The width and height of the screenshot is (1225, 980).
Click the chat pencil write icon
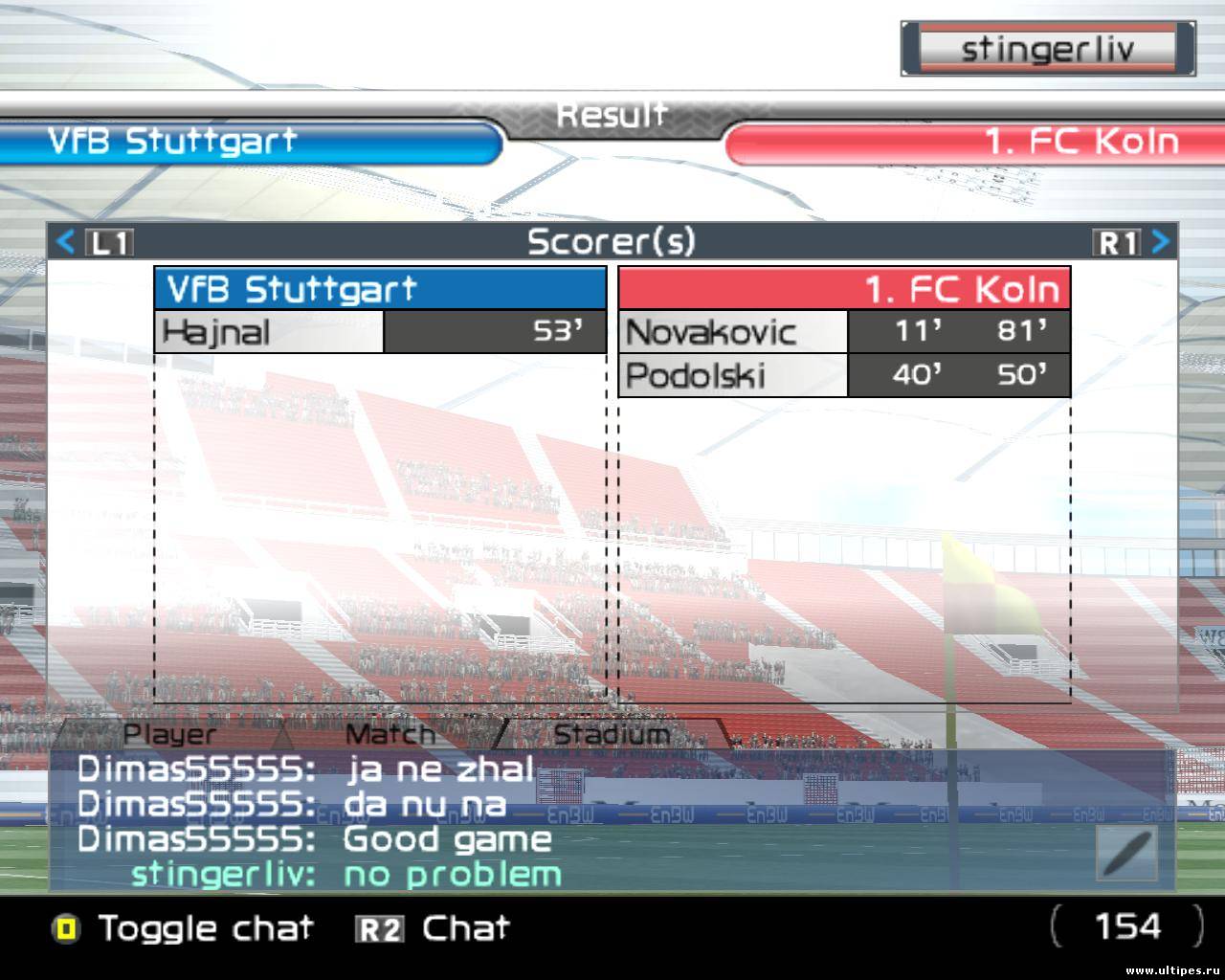tap(1126, 853)
